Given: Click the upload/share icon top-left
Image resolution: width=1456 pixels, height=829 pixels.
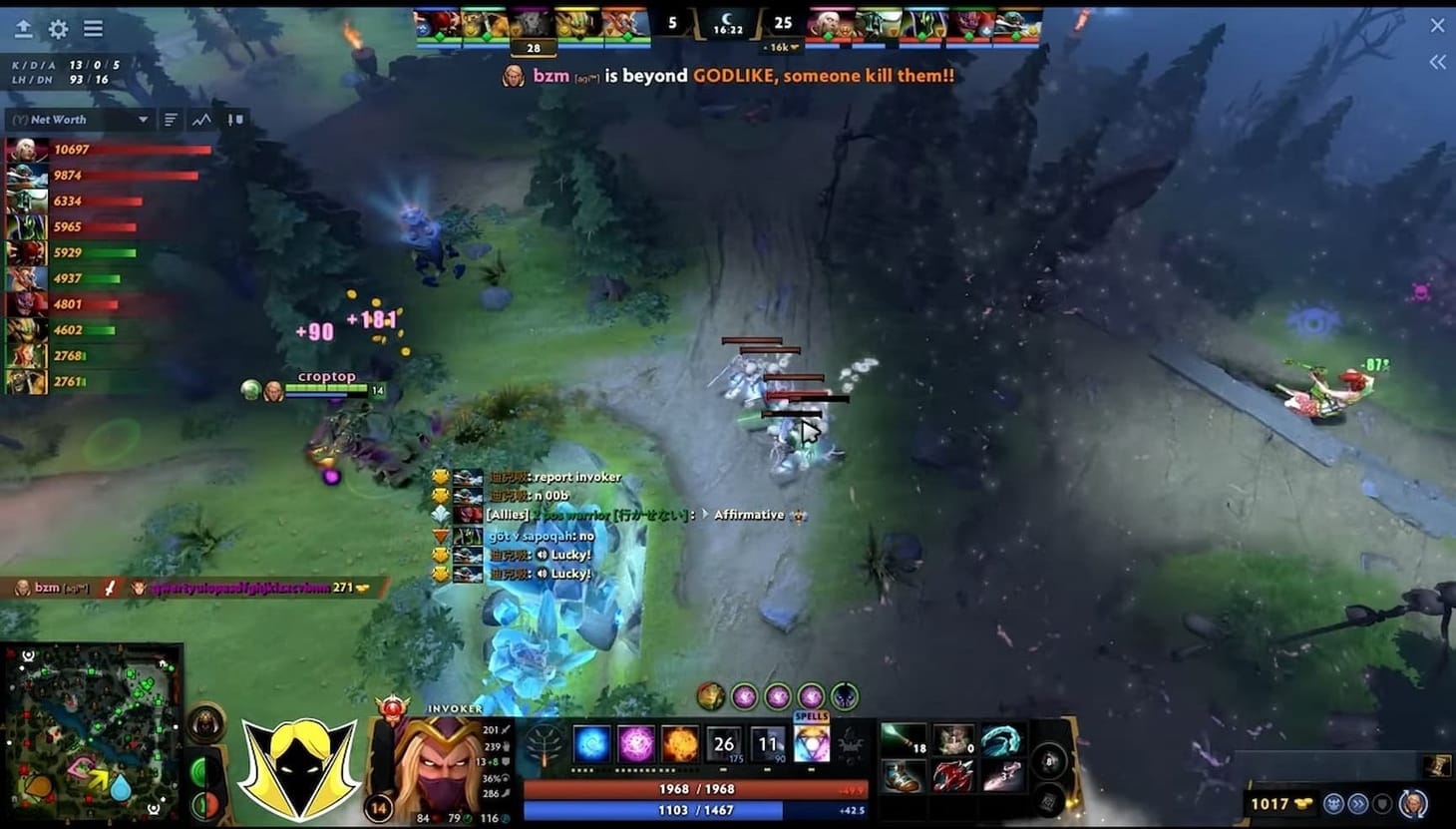Looking at the screenshot, I should 22,26.
